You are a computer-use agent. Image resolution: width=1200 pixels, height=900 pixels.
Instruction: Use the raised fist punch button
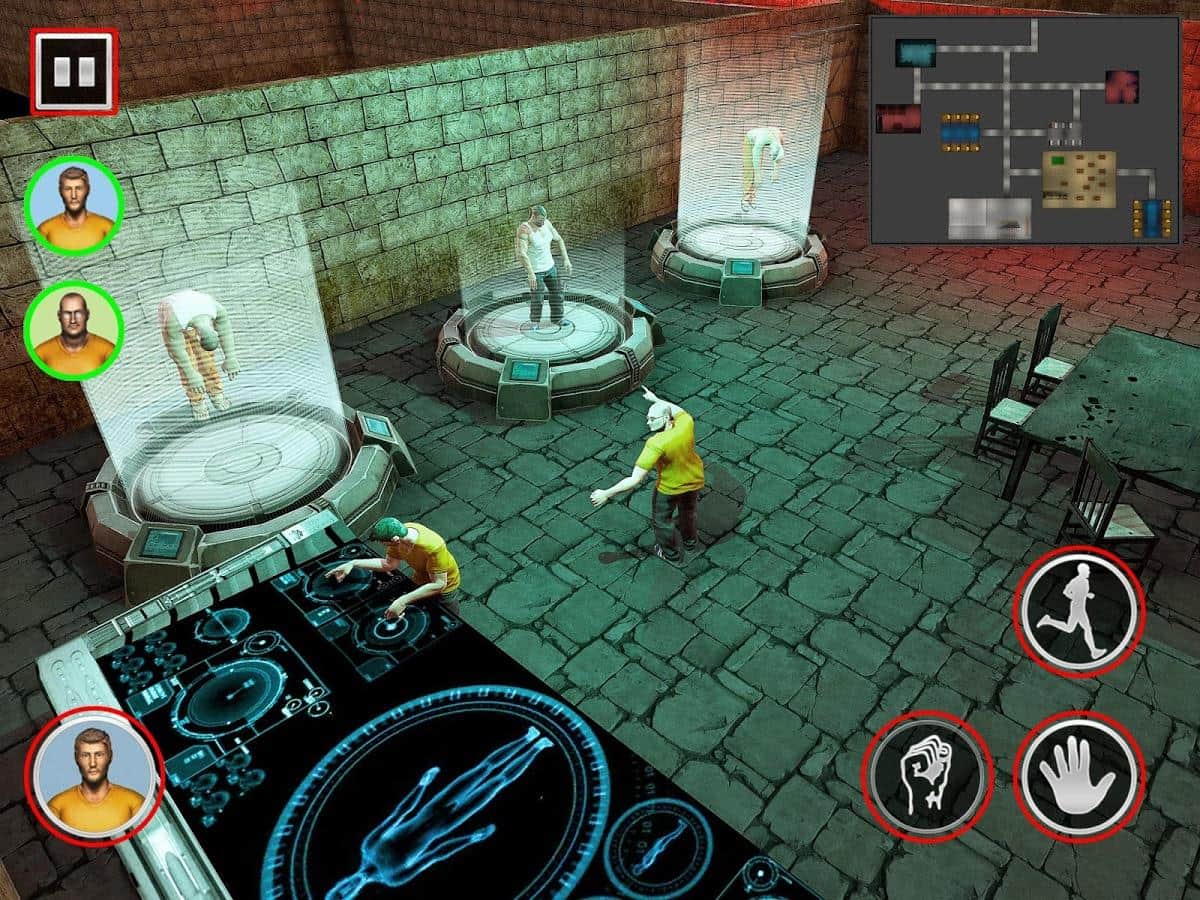(926, 776)
